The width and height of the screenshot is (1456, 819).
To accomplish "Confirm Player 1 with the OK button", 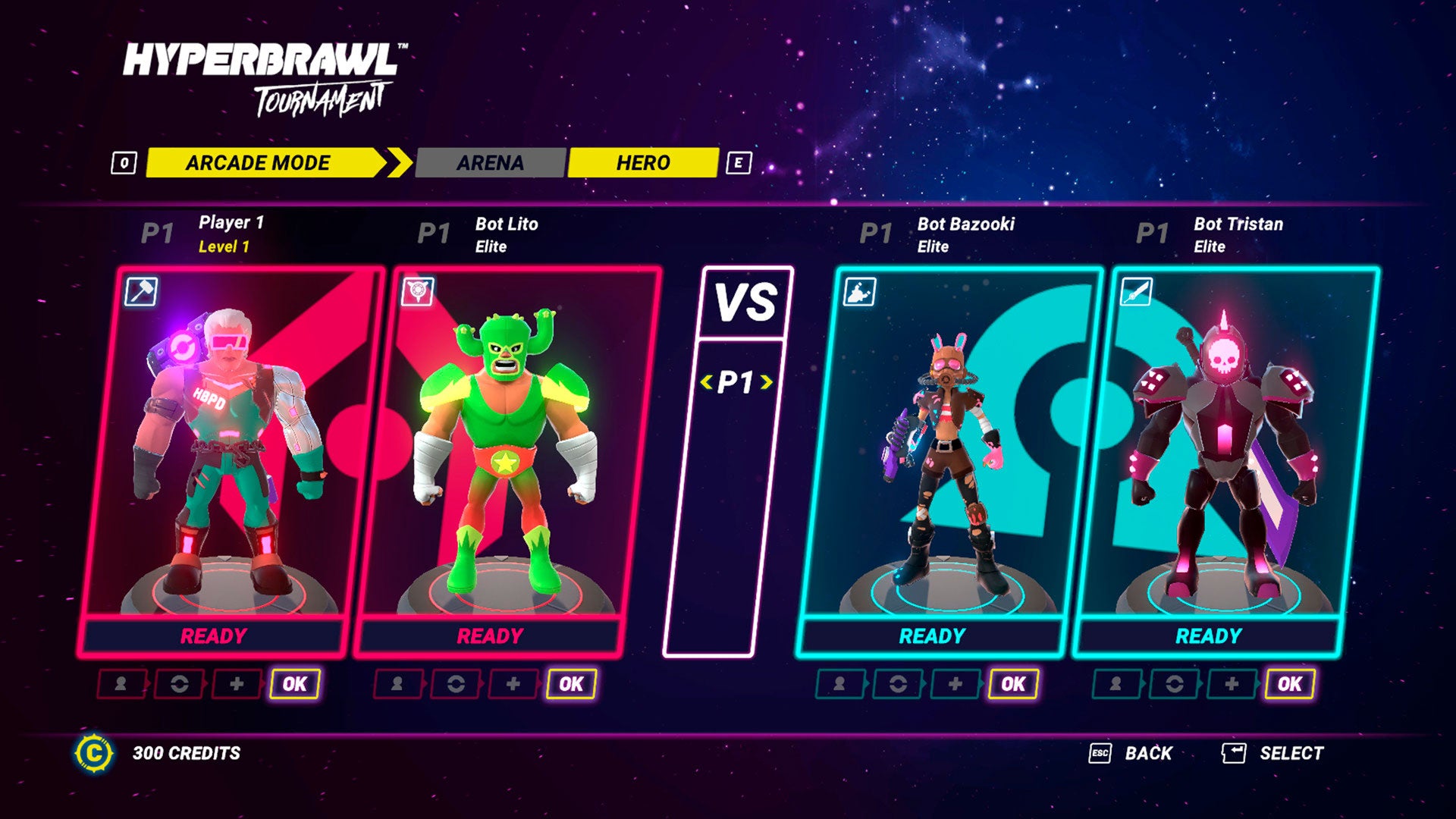I will tap(295, 684).
